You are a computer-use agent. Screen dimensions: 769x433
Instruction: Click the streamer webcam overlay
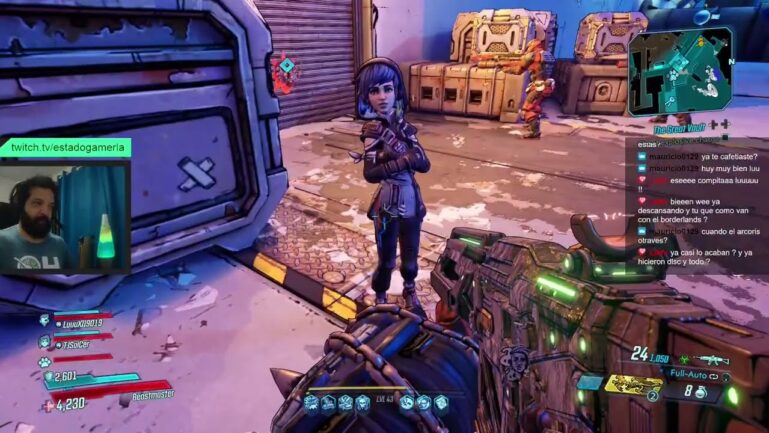[x=65, y=217]
